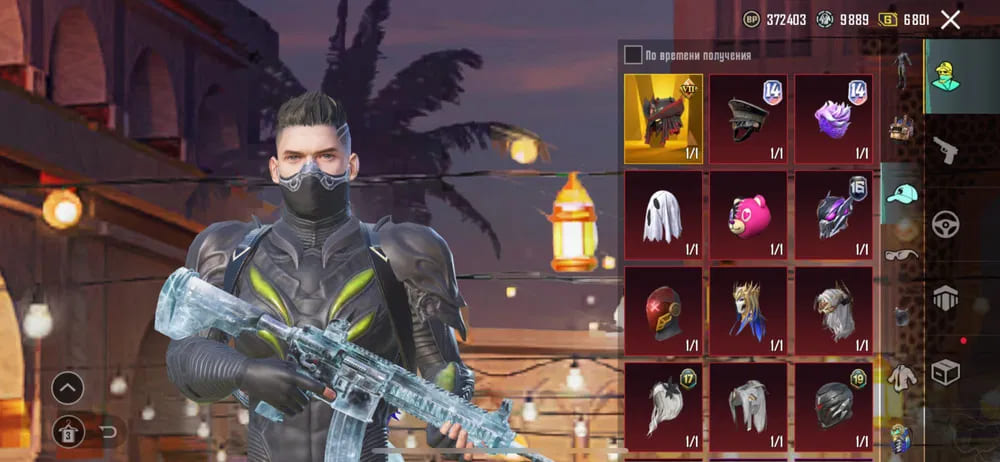Select the red and gold helmet
This screenshot has height=462, width=1000.
tap(663, 310)
